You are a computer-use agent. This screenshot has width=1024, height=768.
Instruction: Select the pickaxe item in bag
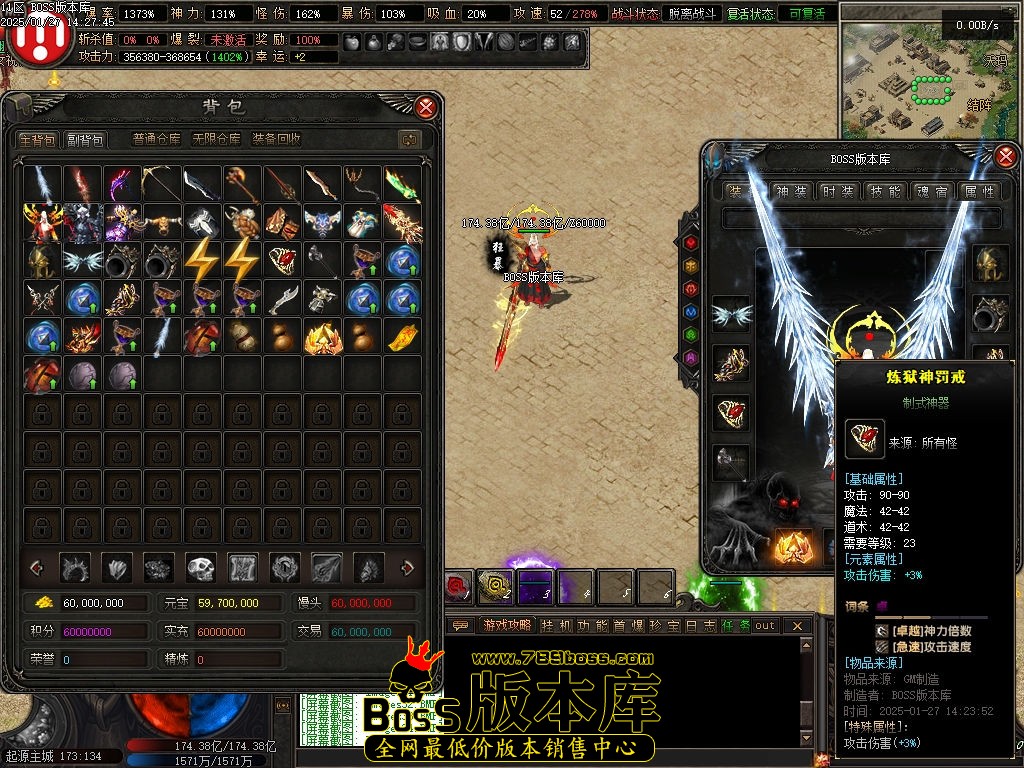click(x=162, y=184)
